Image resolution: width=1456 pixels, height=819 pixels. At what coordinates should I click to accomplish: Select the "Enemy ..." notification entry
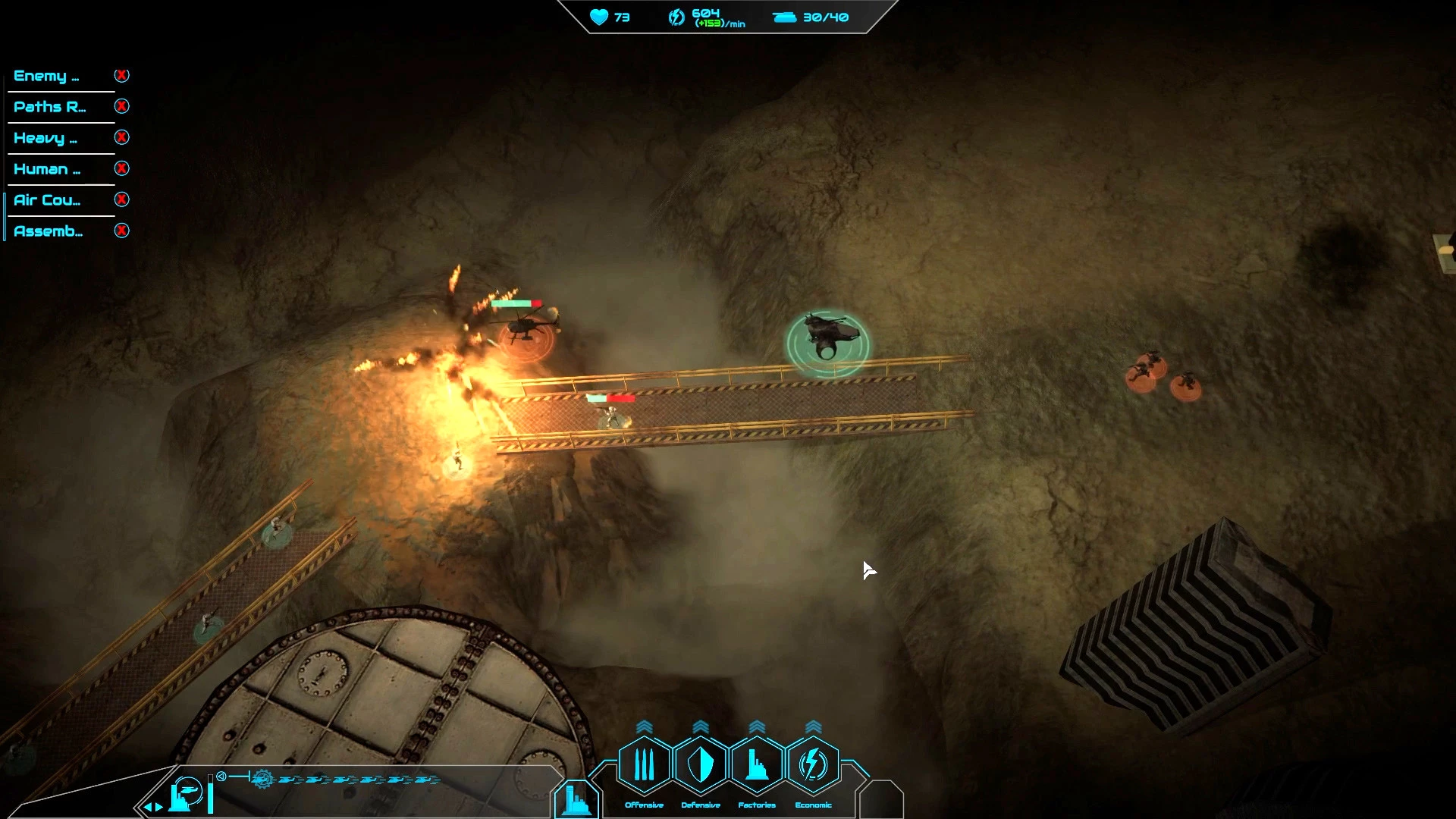[46, 76]
